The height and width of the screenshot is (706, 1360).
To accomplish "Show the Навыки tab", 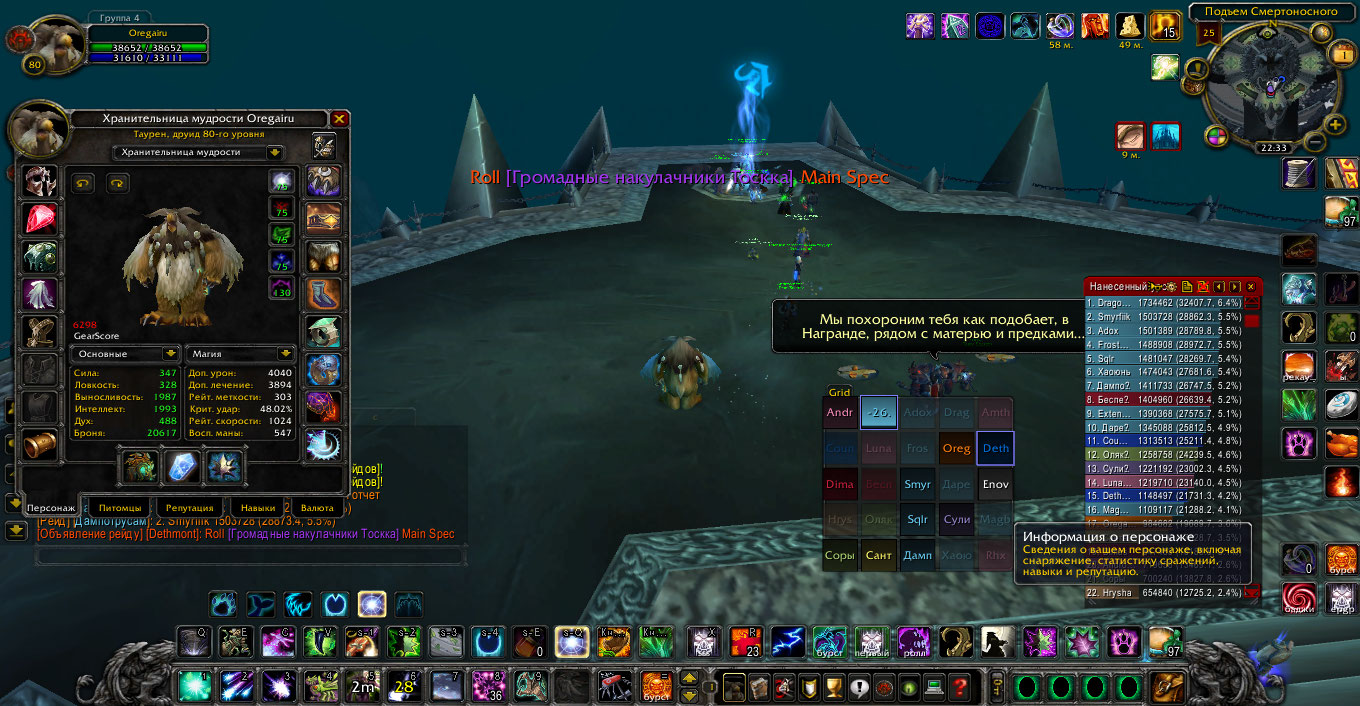I will (x=257, y=508).
